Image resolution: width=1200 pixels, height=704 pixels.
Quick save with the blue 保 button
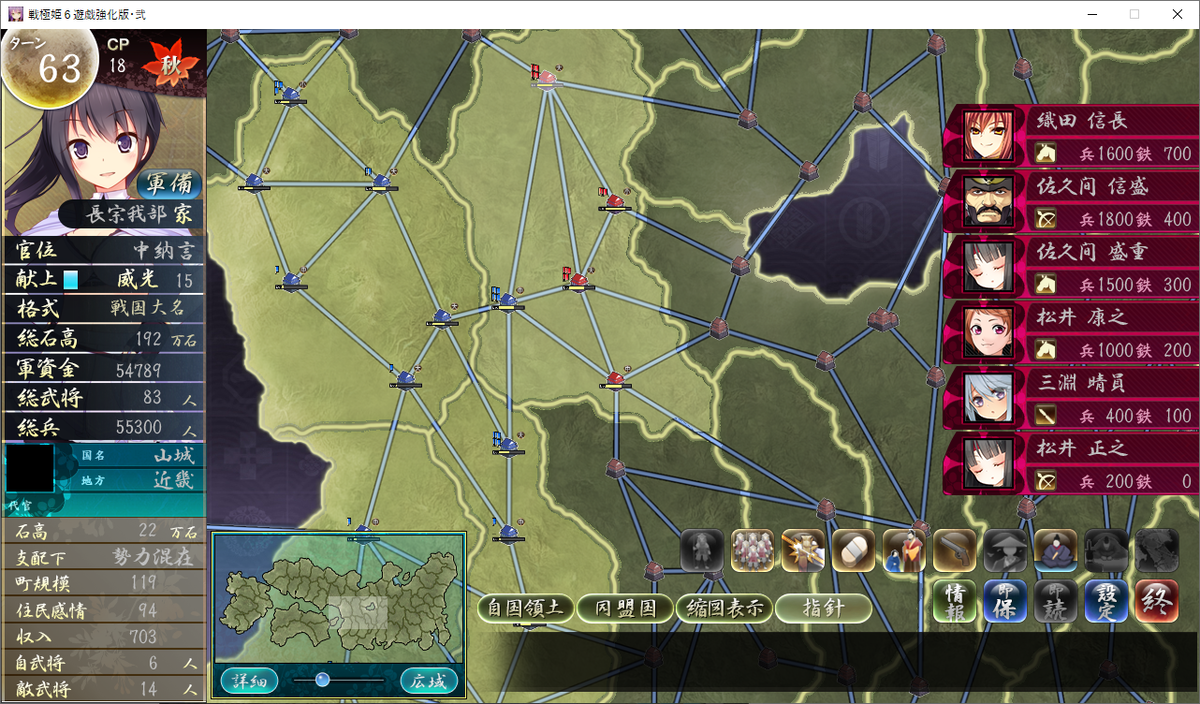(x=1005, y=601)
